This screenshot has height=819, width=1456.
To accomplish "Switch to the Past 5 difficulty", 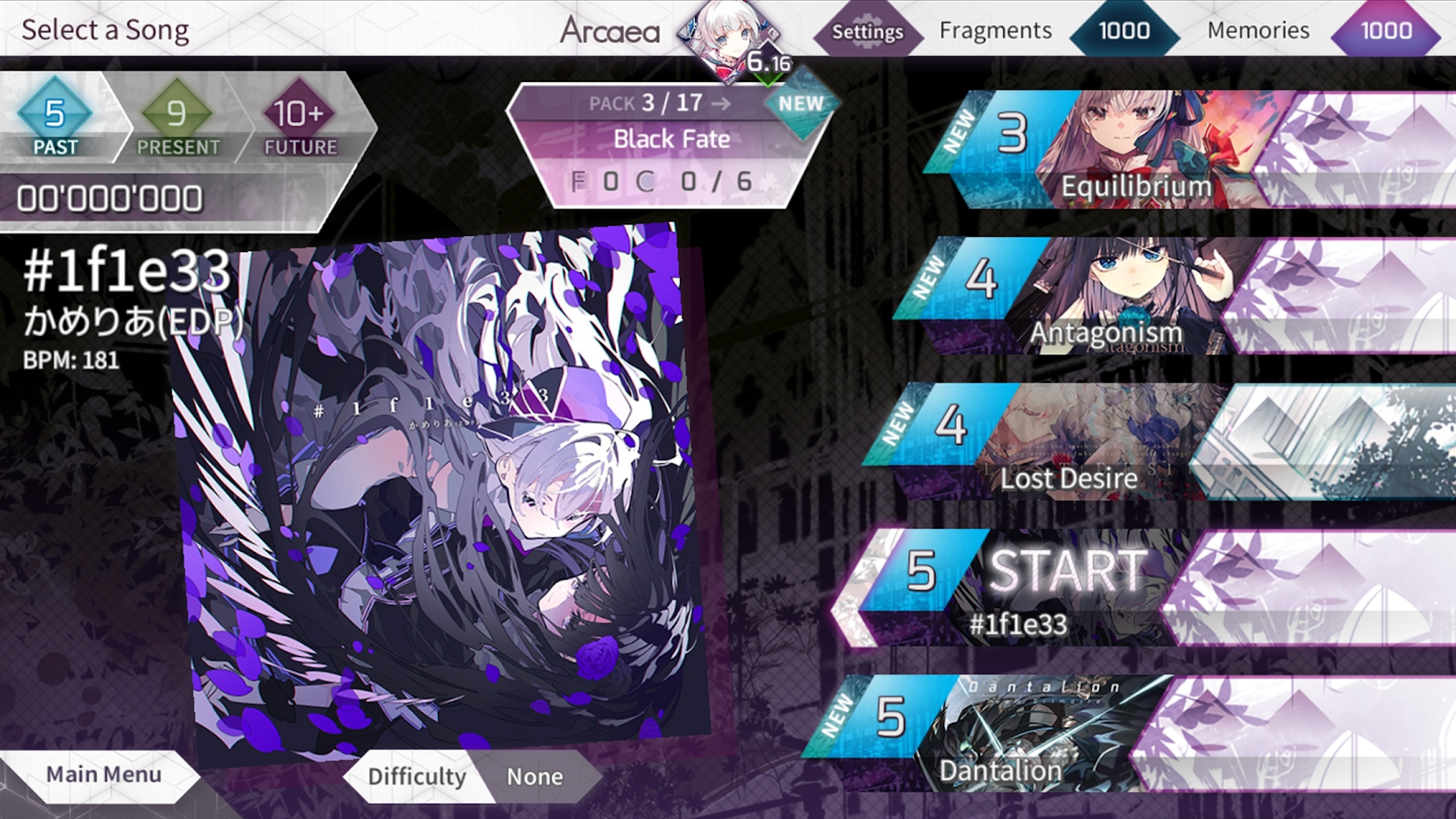I will pos(55,120).
